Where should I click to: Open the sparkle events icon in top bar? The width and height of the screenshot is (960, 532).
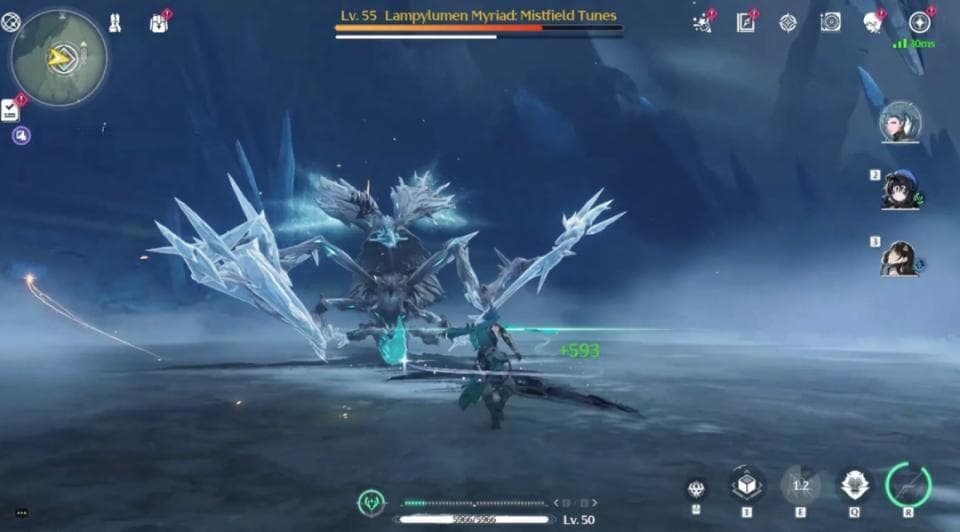coord(702,22)
